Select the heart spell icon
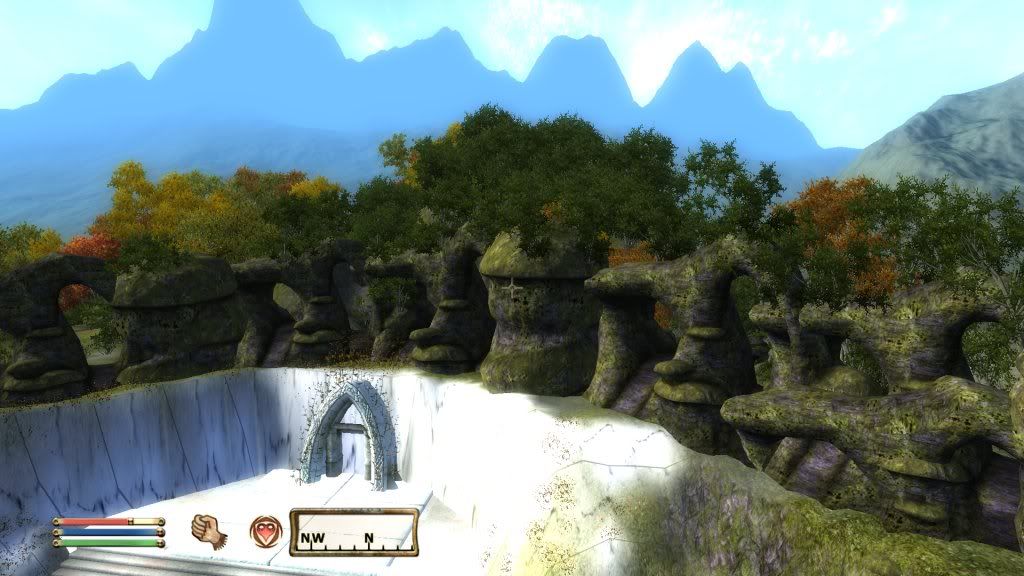The width and height of the screenshot is (1024, 576). point(265,531)
